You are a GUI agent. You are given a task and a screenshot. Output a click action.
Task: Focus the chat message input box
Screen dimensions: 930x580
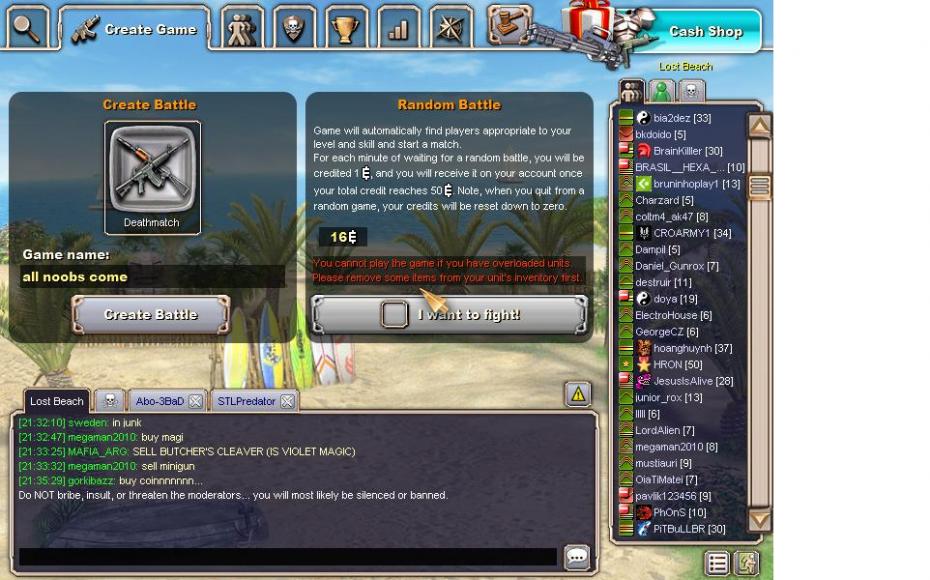click(x=288, y=557)
